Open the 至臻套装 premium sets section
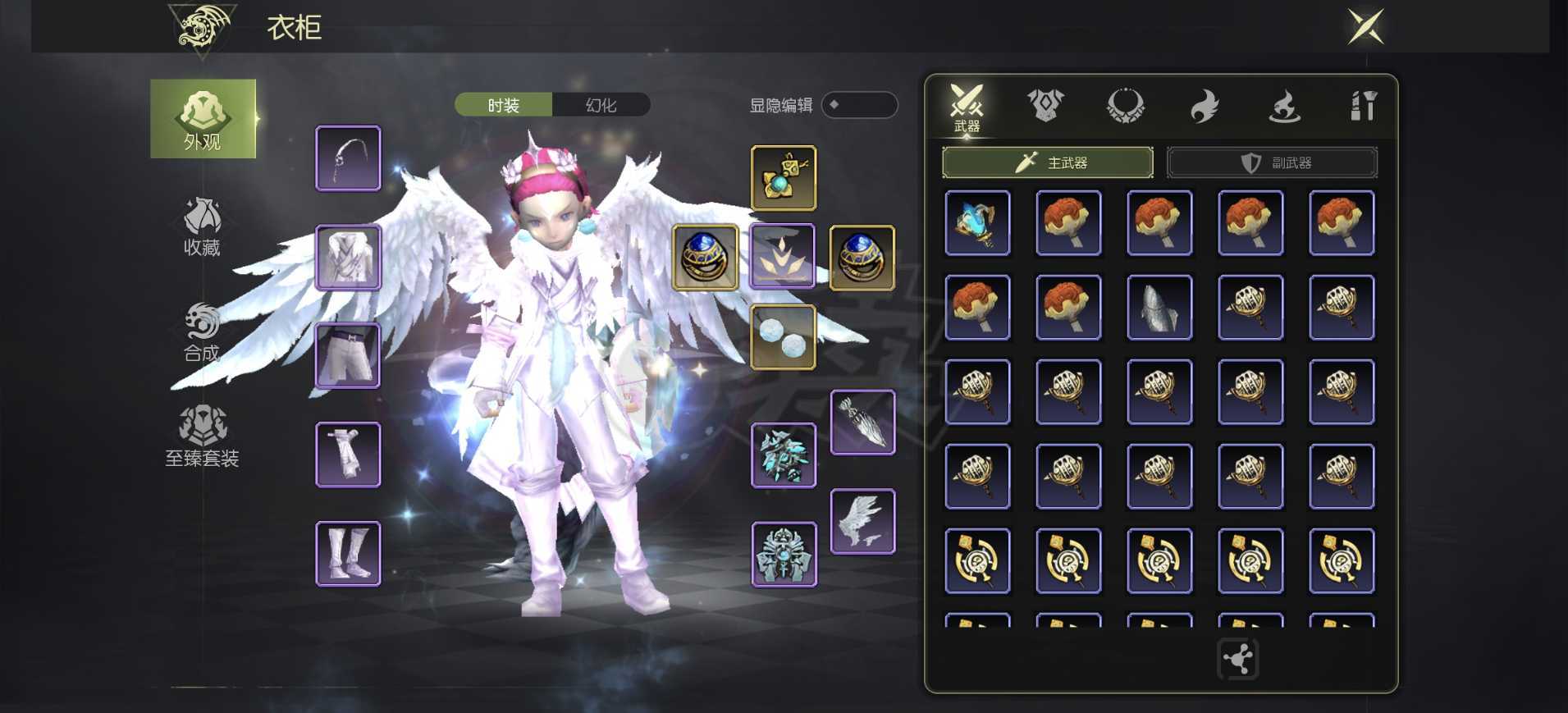 pyautogui.click(x=202, y=436)
